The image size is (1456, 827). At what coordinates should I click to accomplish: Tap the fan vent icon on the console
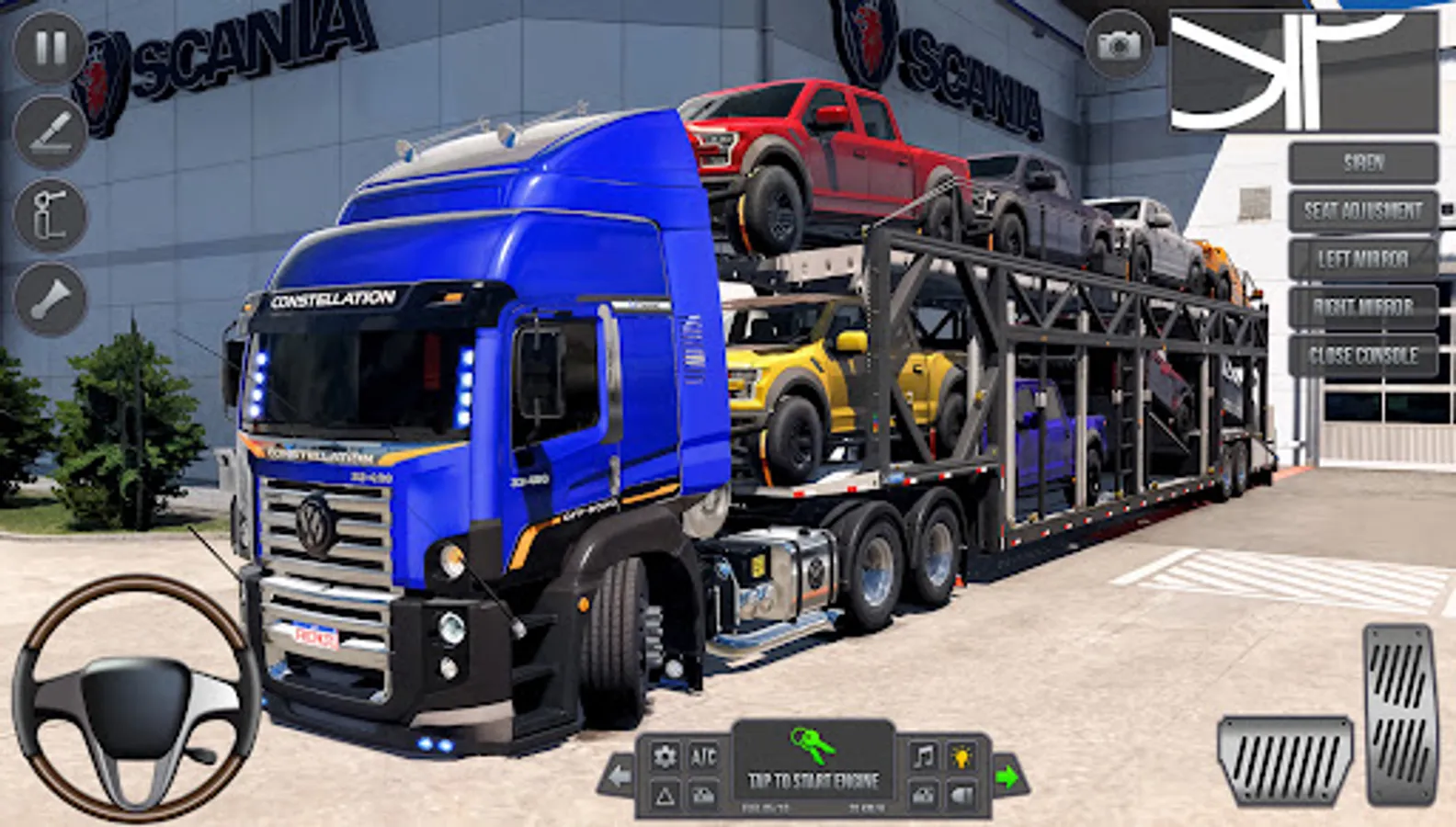click(x=704, y=794)
